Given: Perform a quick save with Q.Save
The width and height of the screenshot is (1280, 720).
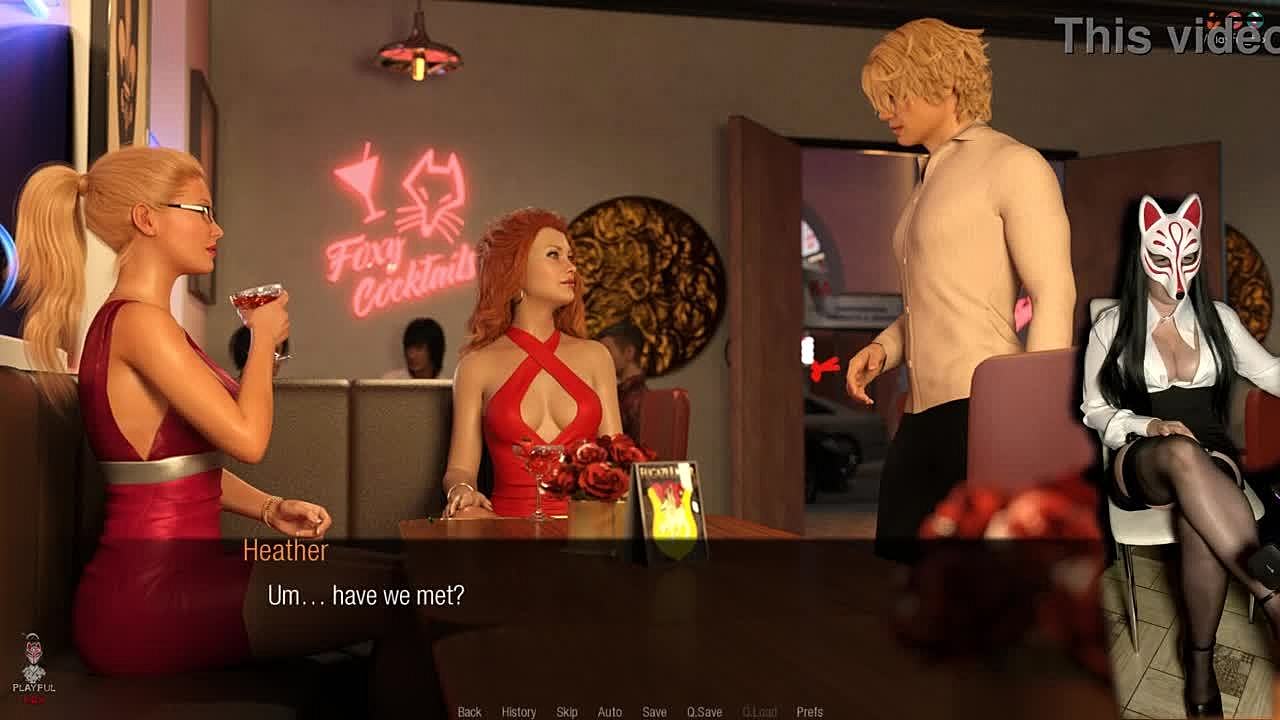Looking at the screenshot, I should (704, 712).
